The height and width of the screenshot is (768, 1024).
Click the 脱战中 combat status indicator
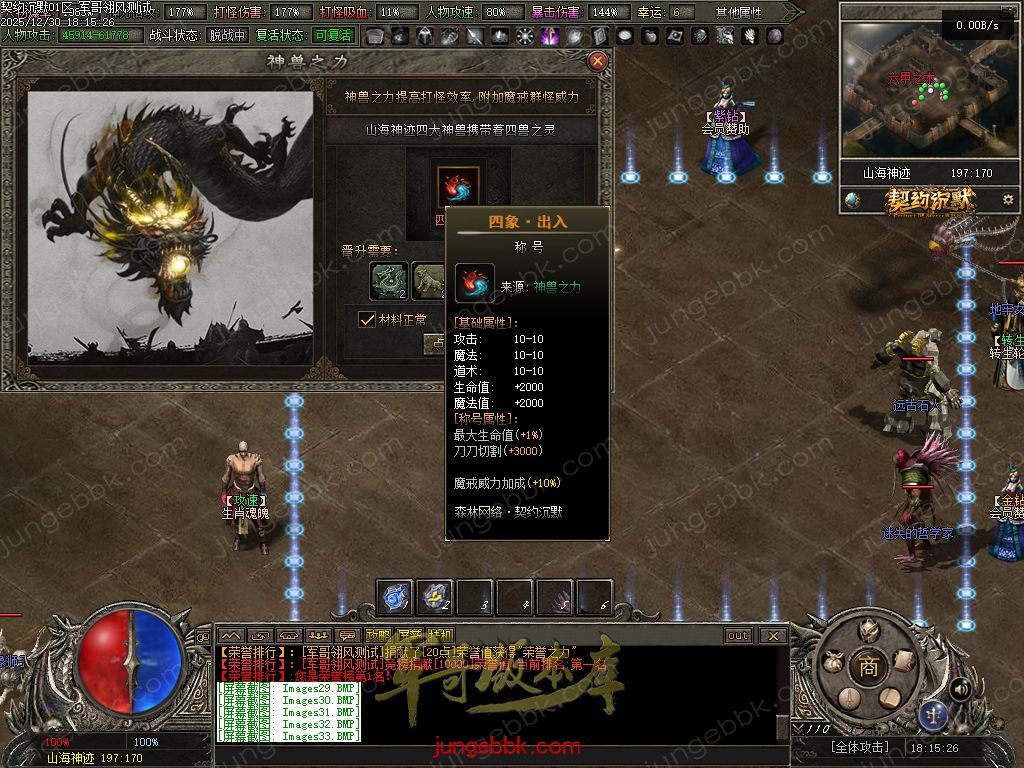227,35
